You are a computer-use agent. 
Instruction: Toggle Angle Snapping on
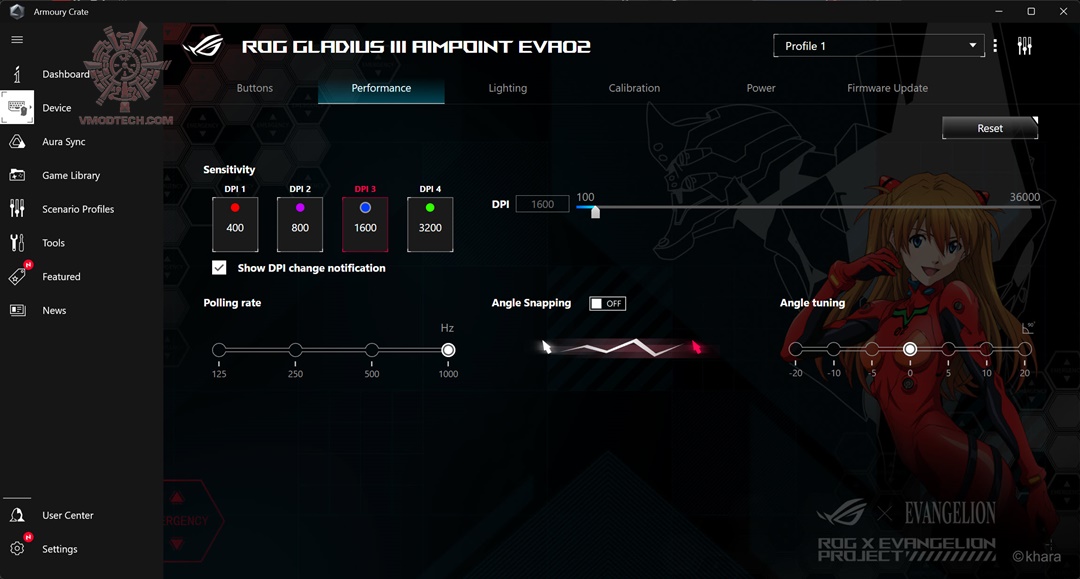click(607, 303)
